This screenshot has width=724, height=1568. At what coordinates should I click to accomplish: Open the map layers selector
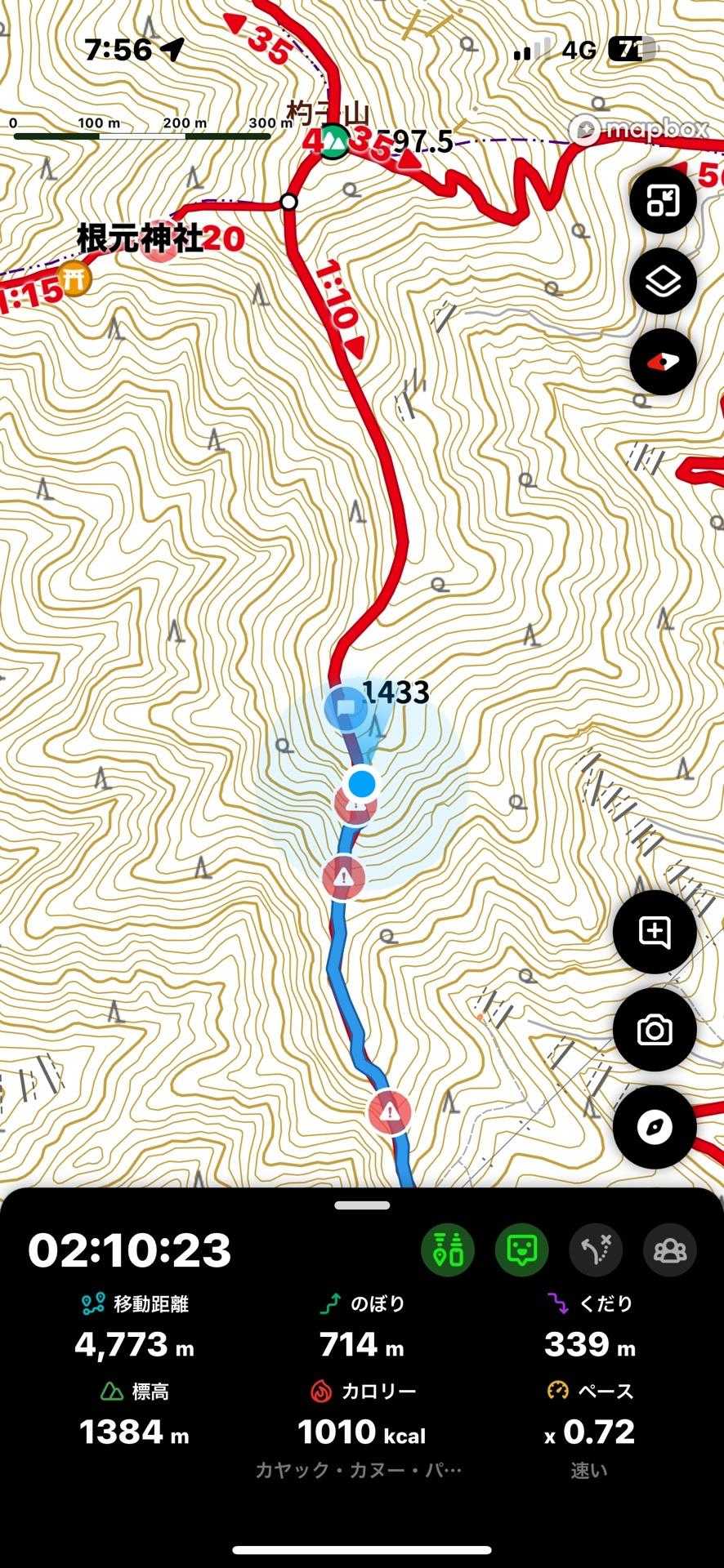[x=662, y=282]
